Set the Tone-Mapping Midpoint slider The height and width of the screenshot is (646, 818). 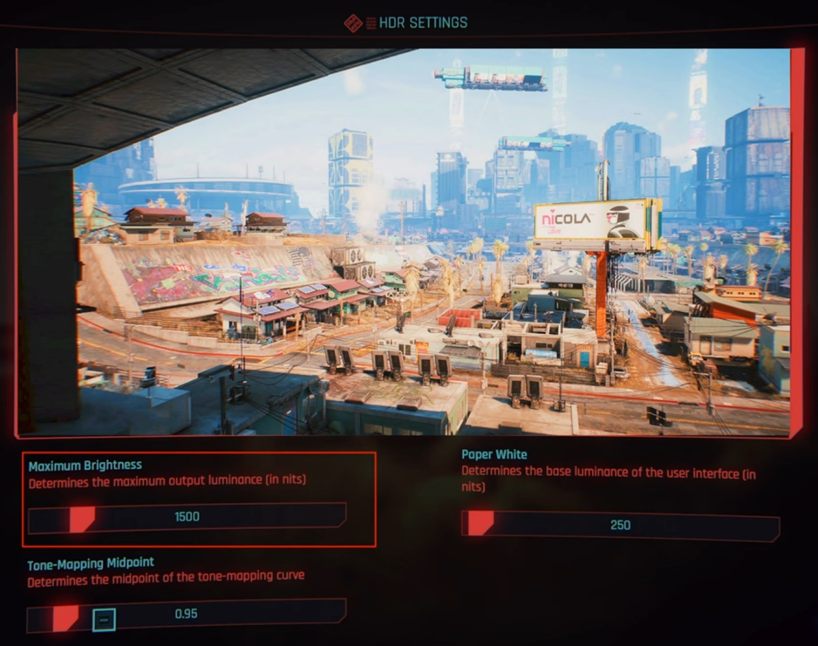pyautogui.click(x=187, y=614)
